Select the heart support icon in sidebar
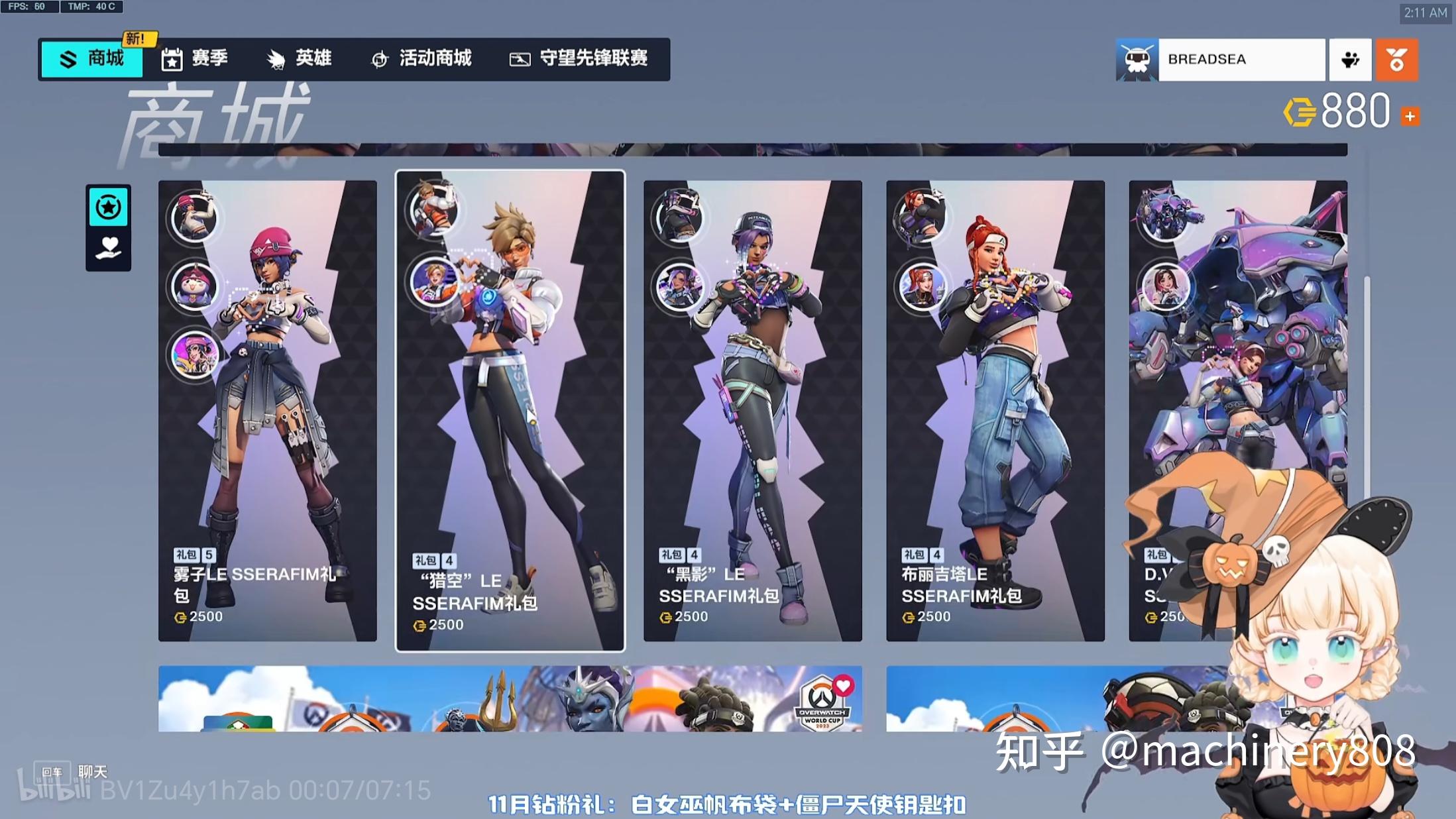 coord(108,247)
